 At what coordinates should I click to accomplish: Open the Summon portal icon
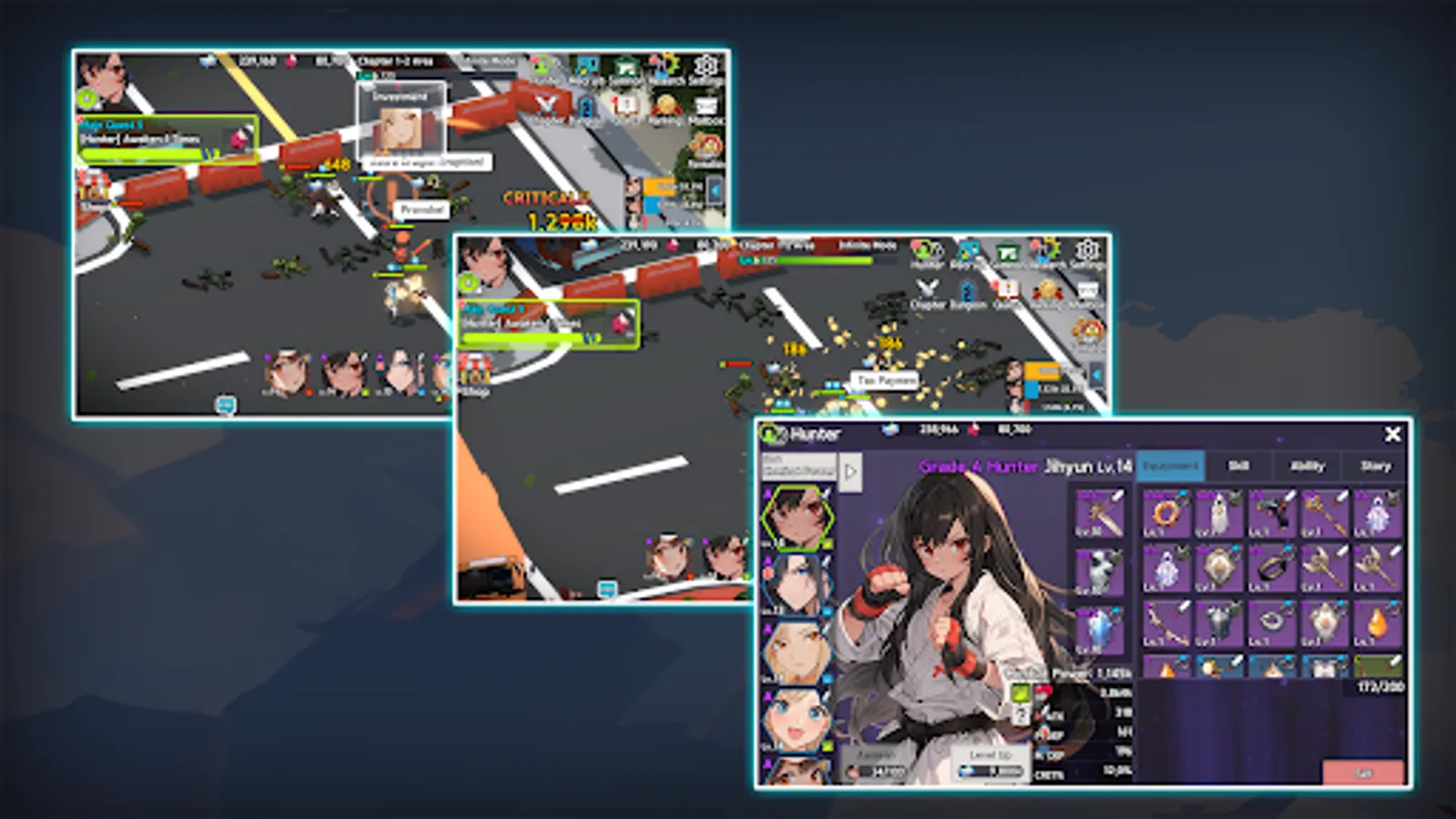[1008, 249]
